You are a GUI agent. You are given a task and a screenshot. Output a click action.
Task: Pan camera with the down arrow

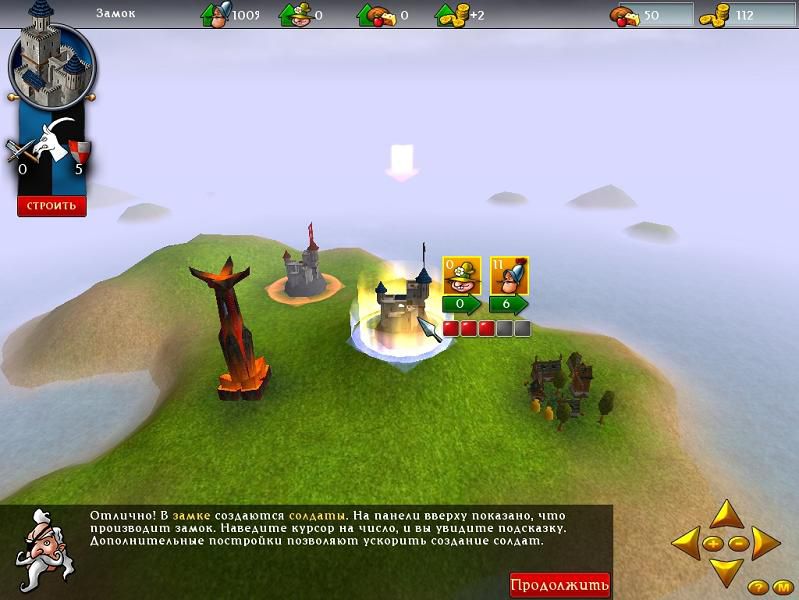pyautogui.click(x=725, y=572)
